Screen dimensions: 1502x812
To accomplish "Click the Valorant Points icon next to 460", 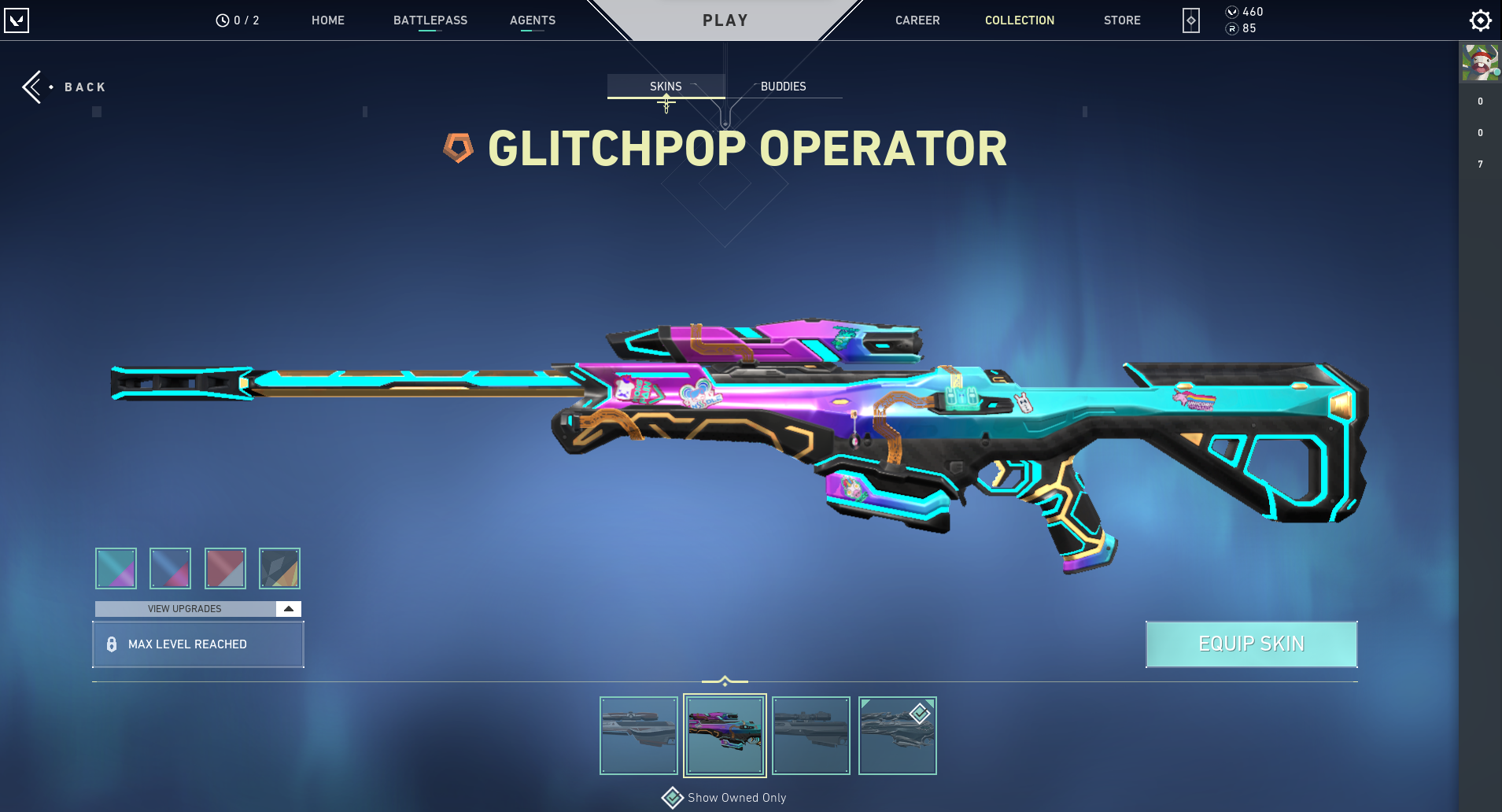I will (1231, 11).
